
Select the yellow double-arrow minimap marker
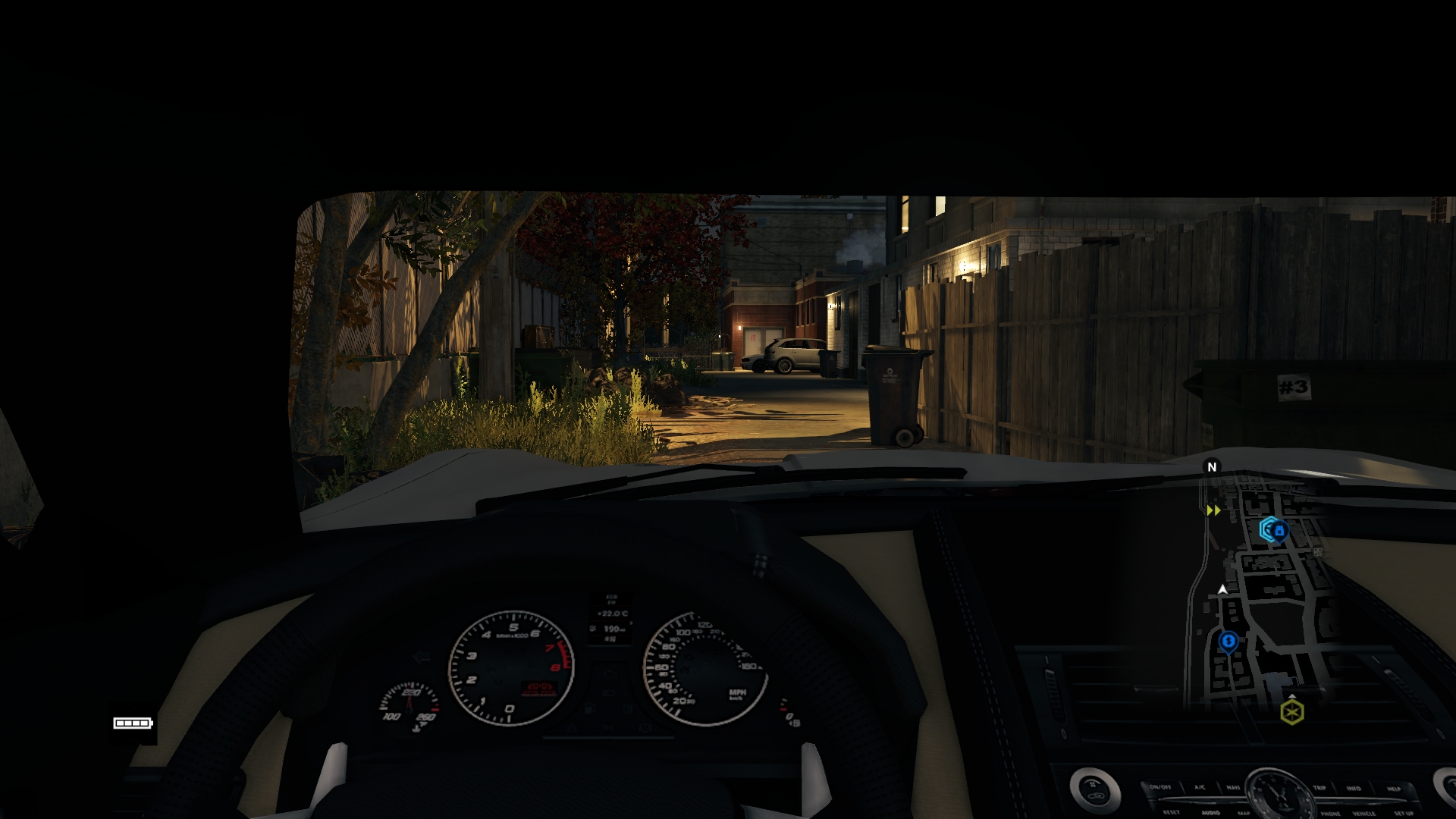click(x=1213, y=510)
